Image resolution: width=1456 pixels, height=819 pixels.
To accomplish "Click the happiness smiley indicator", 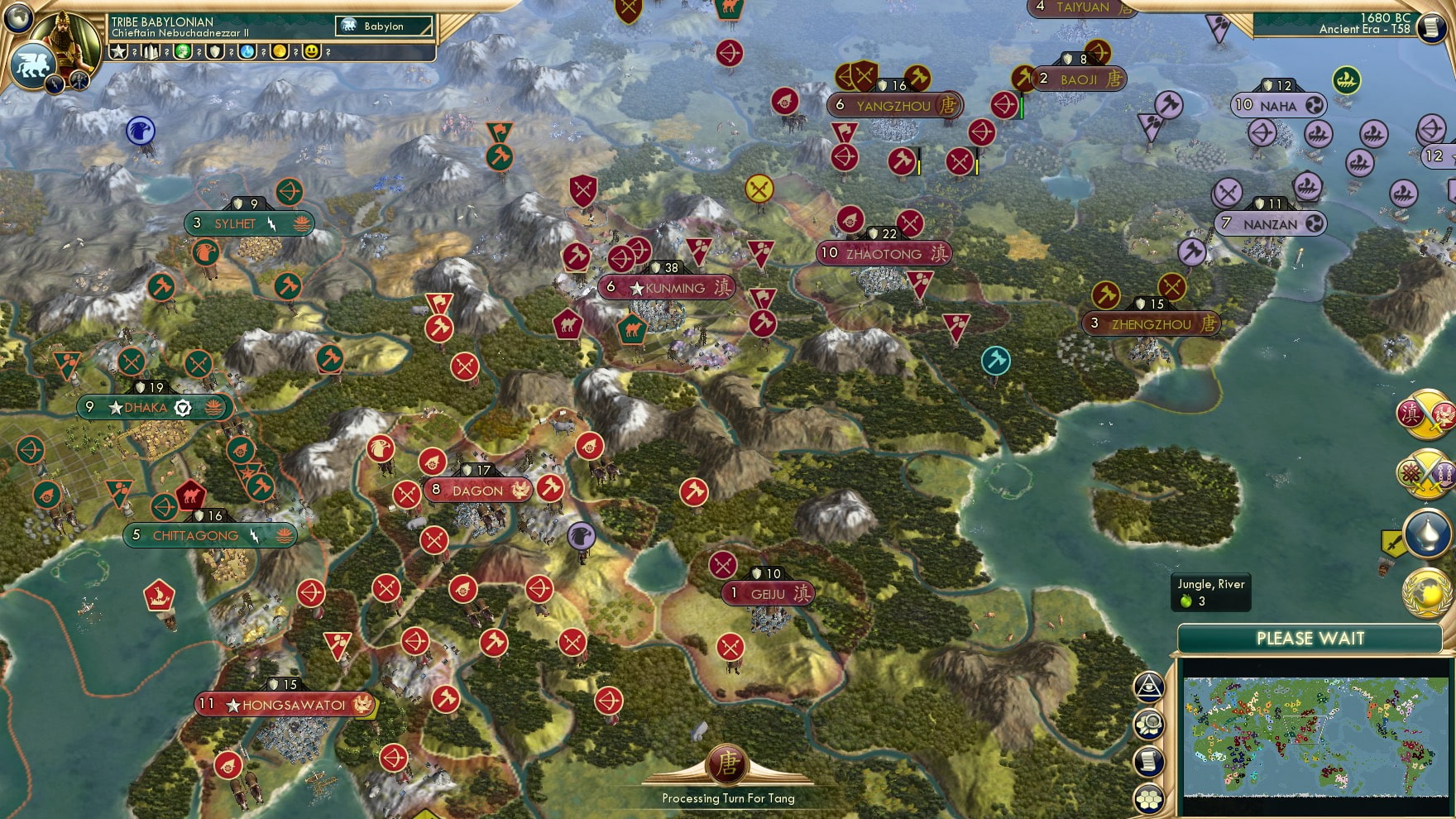I will click(312, 52).
